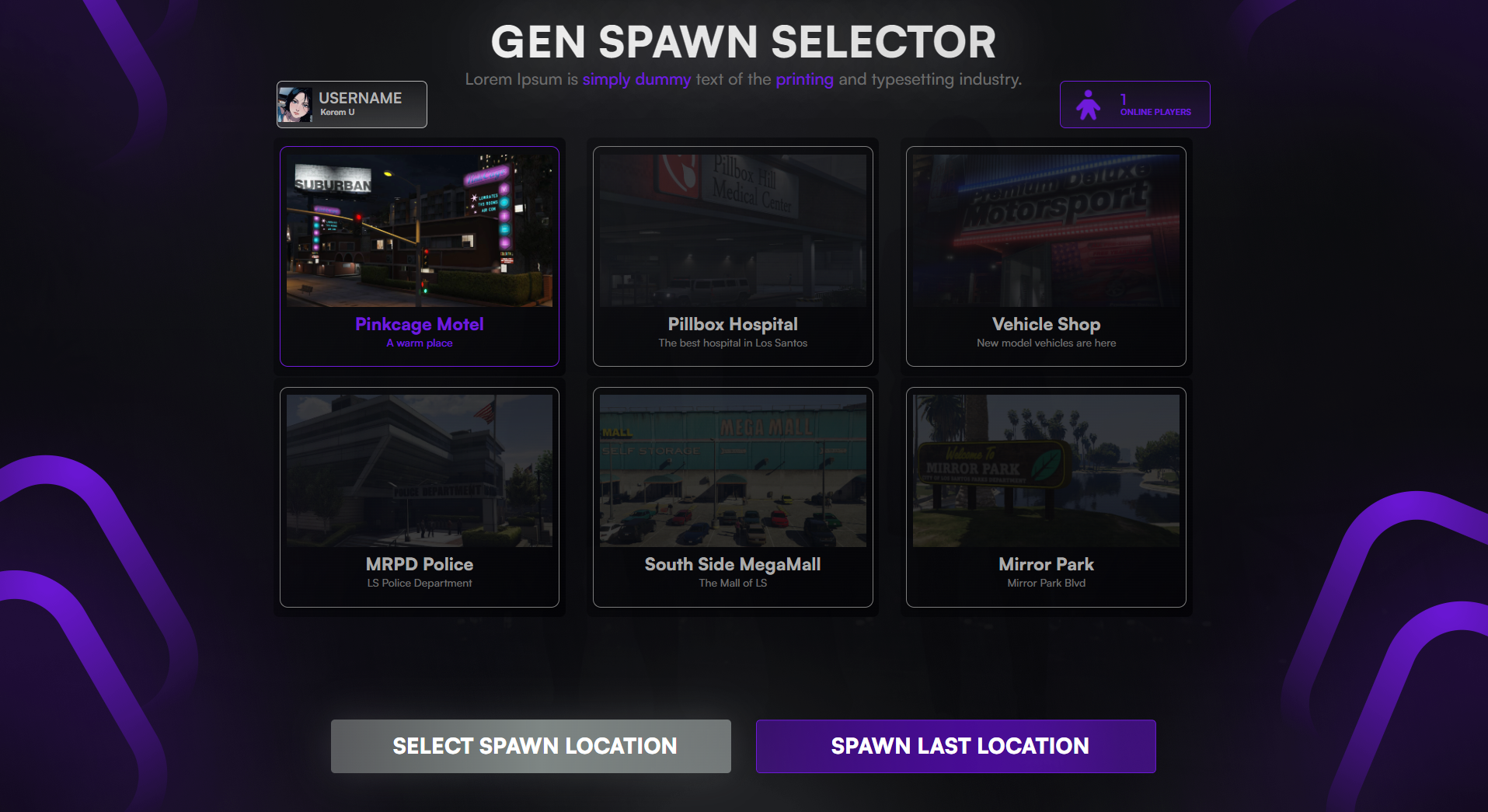Select the South Side MegaMall spawn card

click(732, 497)
